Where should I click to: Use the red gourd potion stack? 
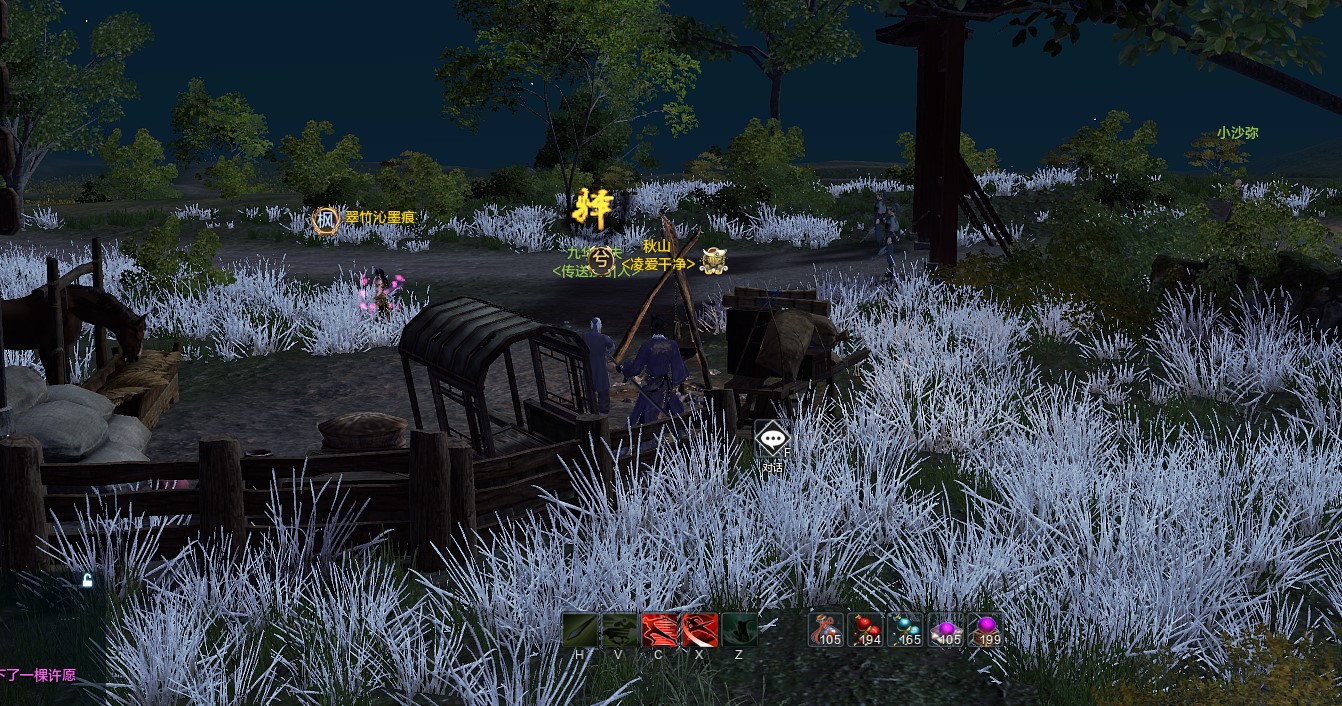coord(866,630)
